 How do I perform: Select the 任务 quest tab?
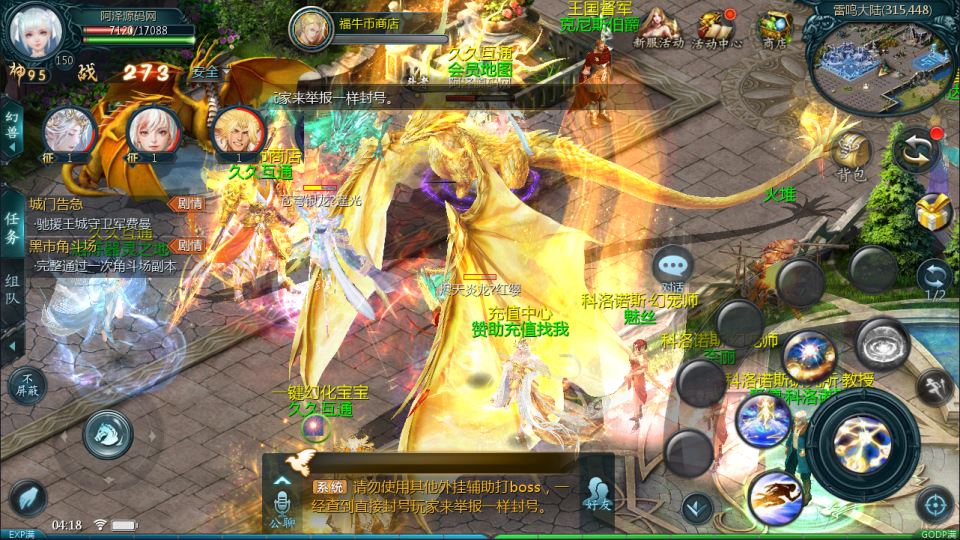[x=12, y=228]
